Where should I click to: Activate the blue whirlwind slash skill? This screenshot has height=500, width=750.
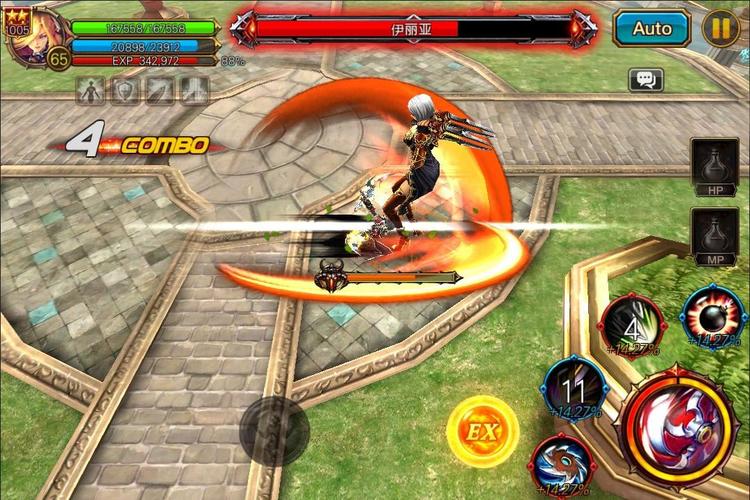pos(562,464)
